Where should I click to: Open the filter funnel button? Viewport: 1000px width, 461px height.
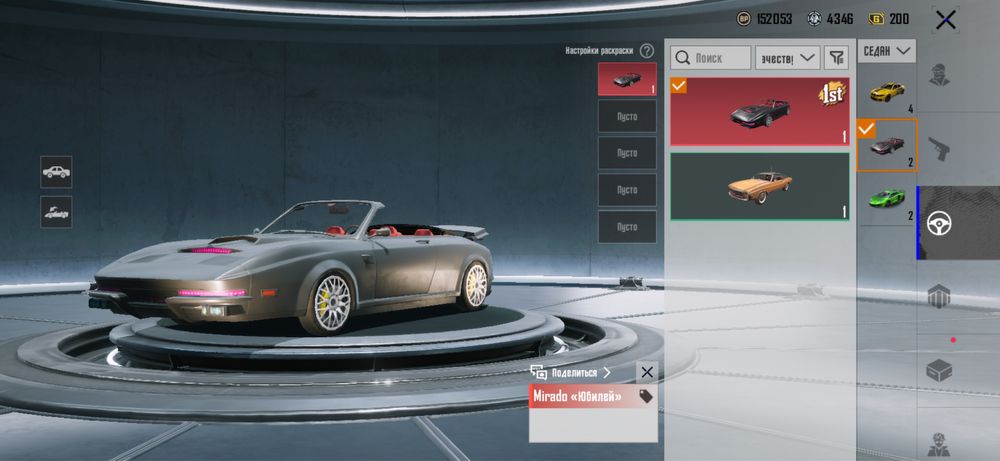pyautogui.click(x=836, y=58)
